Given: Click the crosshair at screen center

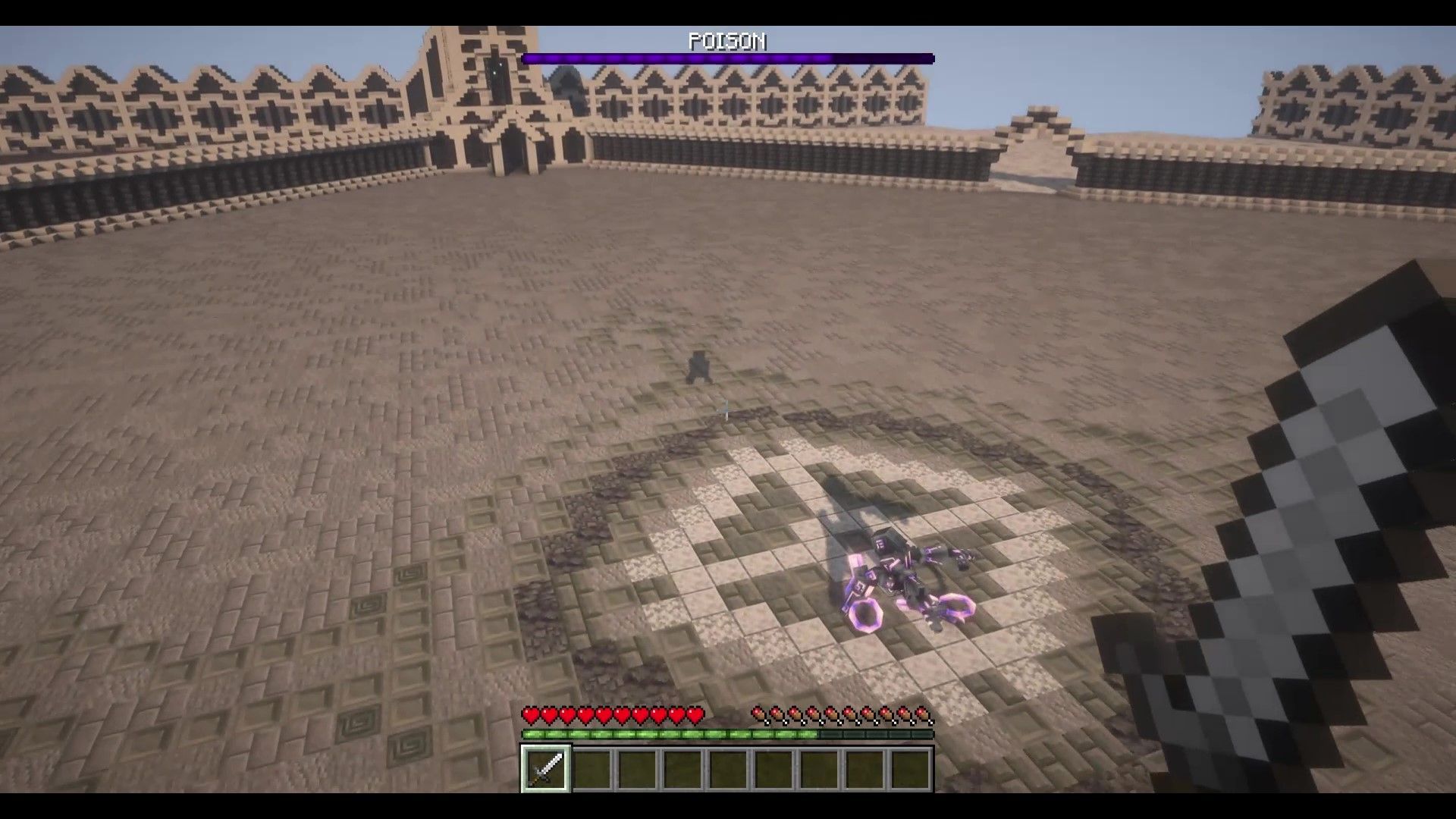Looking at the screenshot, I should coord(728,409).
